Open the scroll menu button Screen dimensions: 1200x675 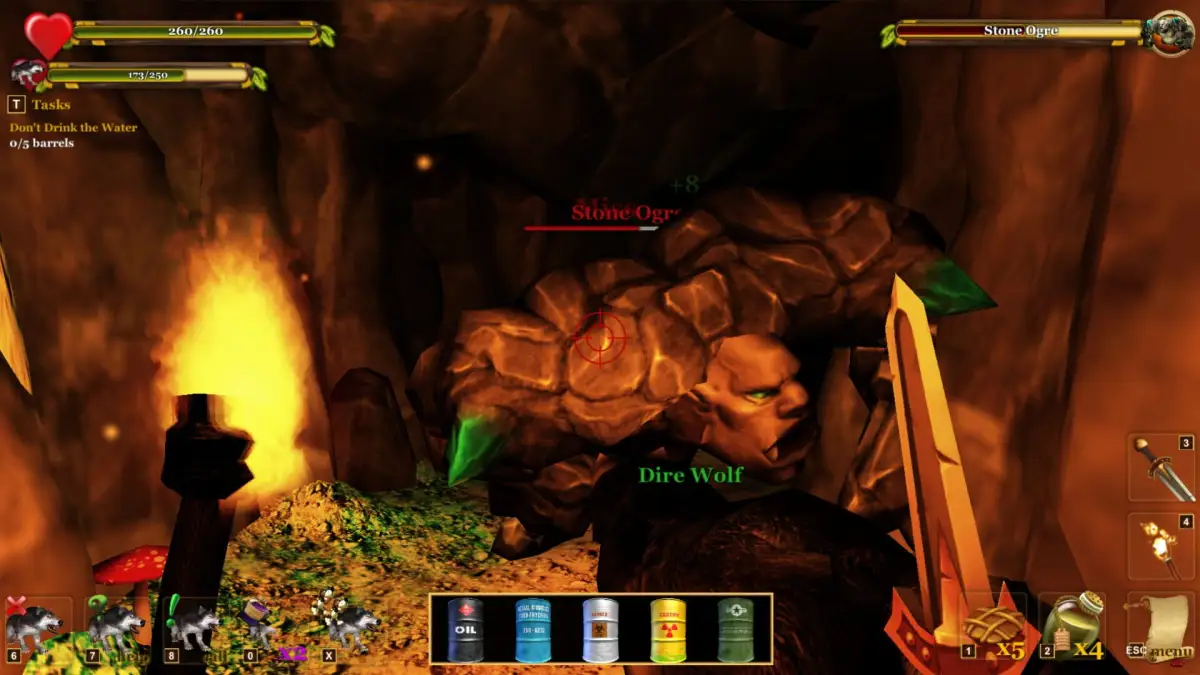1160,627
